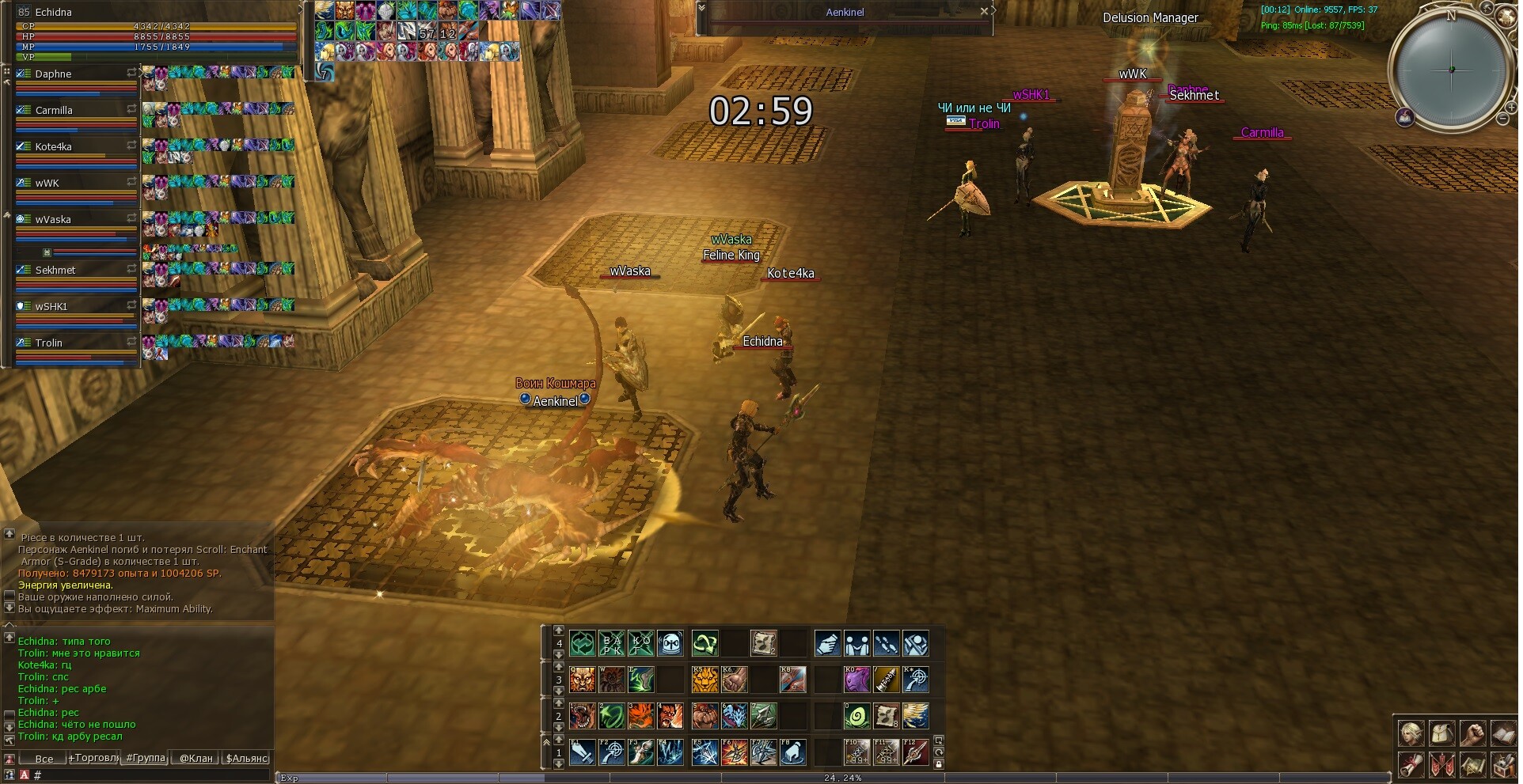Open the actions menu fist icon
The height and width of the screenshot is (784, 1523).
point(1472,733)
